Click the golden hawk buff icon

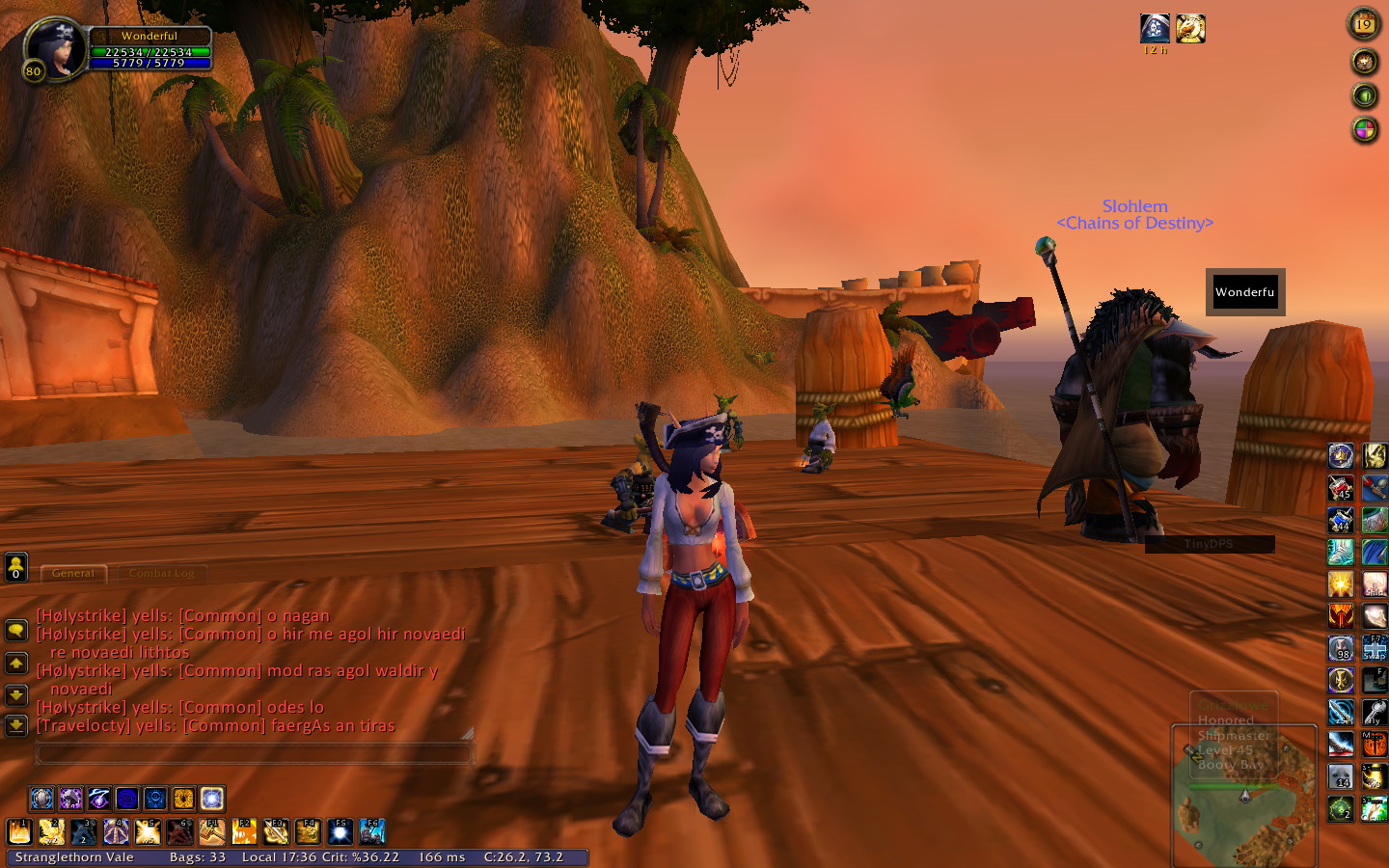click(x=1190, y=28)
